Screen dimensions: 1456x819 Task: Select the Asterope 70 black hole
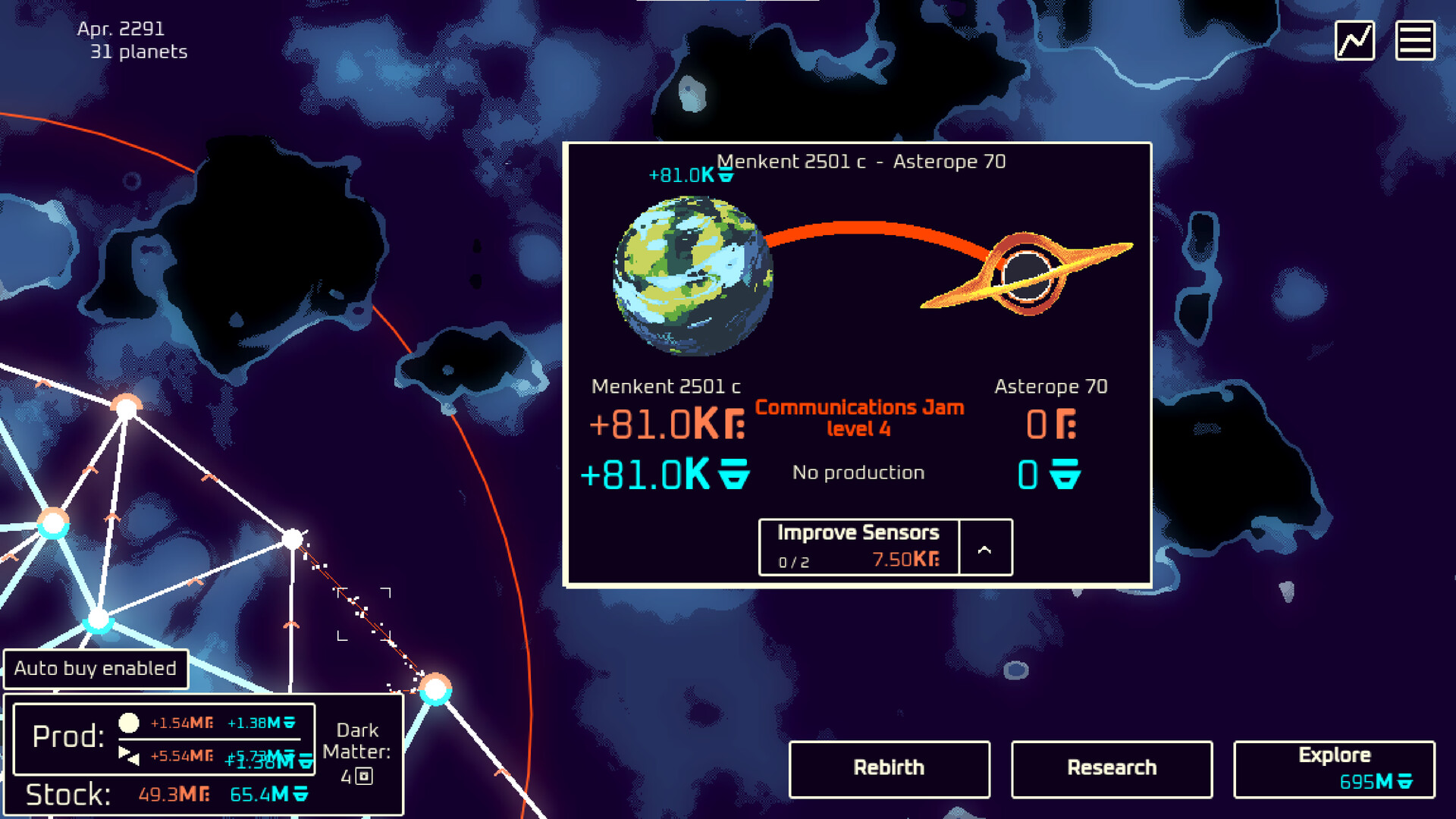tap(1028, 273)
